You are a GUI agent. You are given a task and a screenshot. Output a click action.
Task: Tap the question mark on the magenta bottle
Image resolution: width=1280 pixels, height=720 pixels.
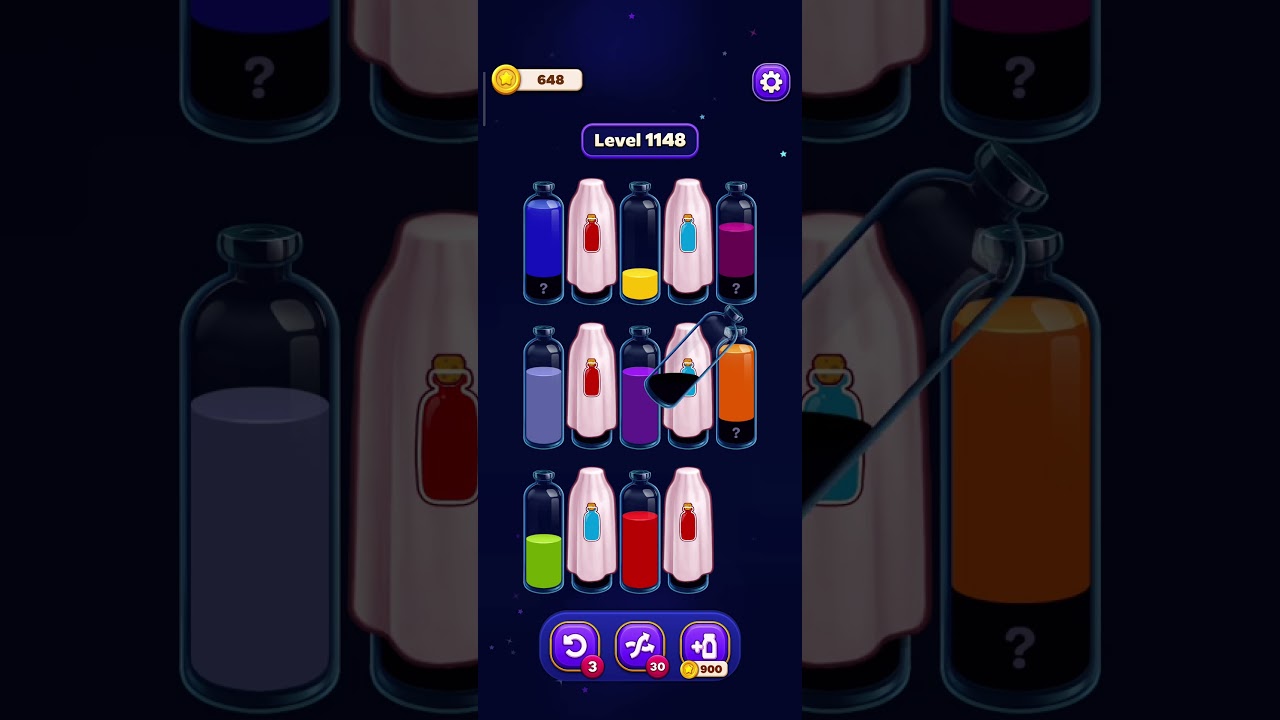point(737,288)
